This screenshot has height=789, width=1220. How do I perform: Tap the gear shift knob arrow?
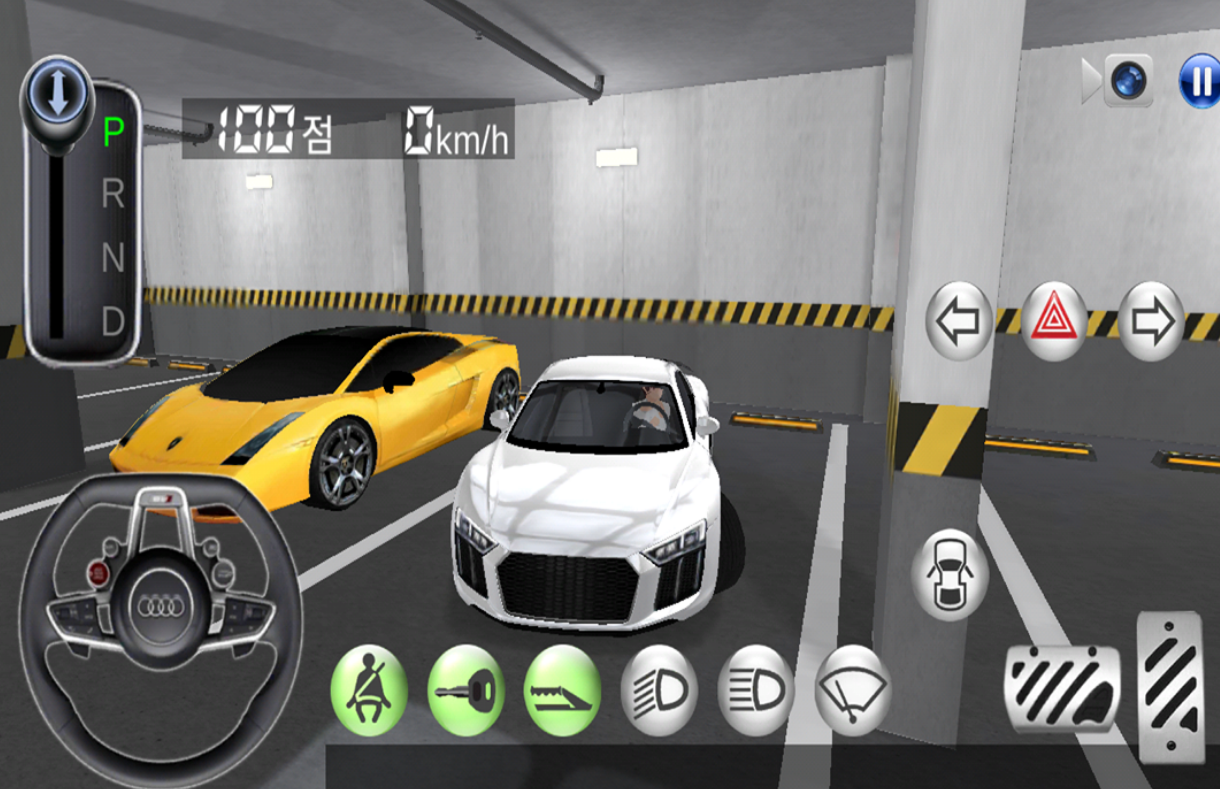[57, 92]
